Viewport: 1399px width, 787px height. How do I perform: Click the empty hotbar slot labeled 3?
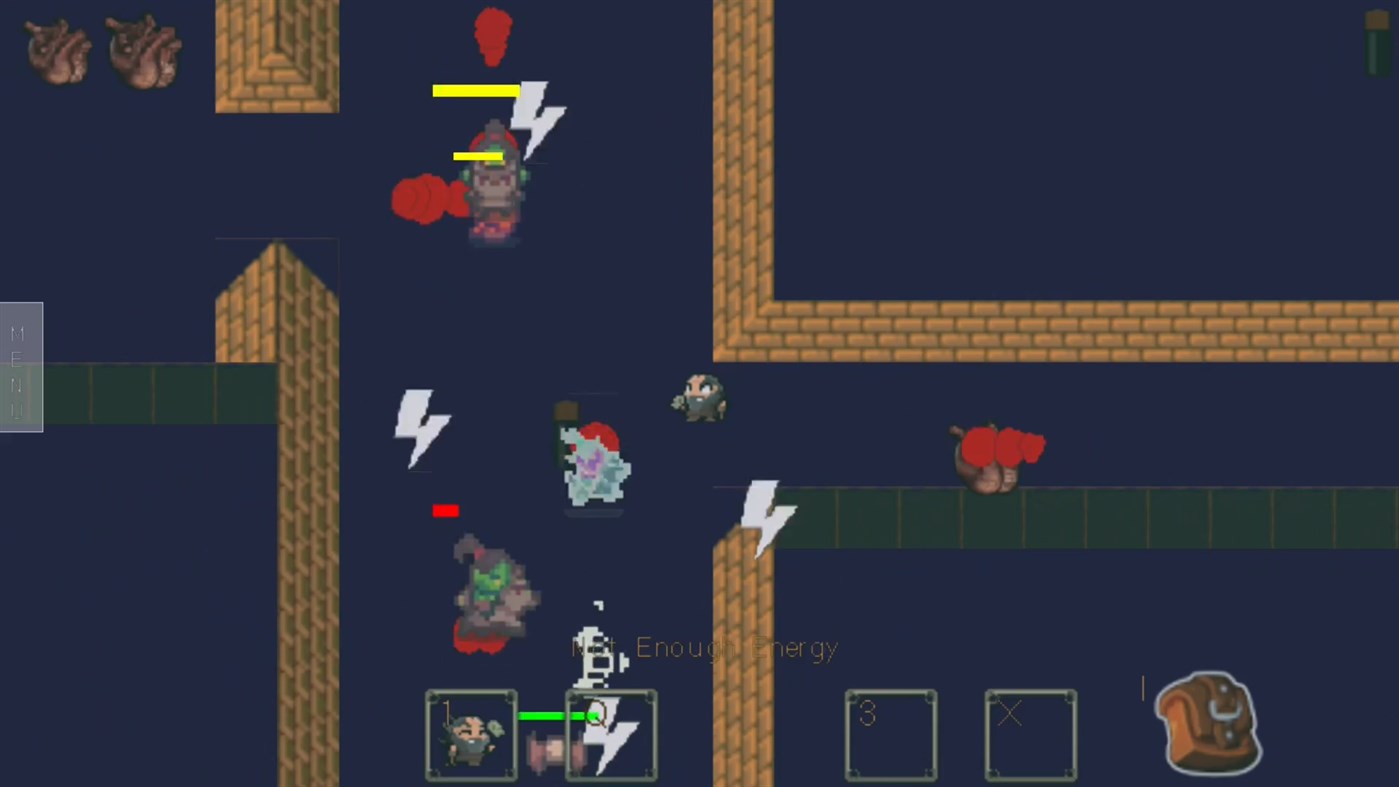pyautogui.click(x=890, y=735)
